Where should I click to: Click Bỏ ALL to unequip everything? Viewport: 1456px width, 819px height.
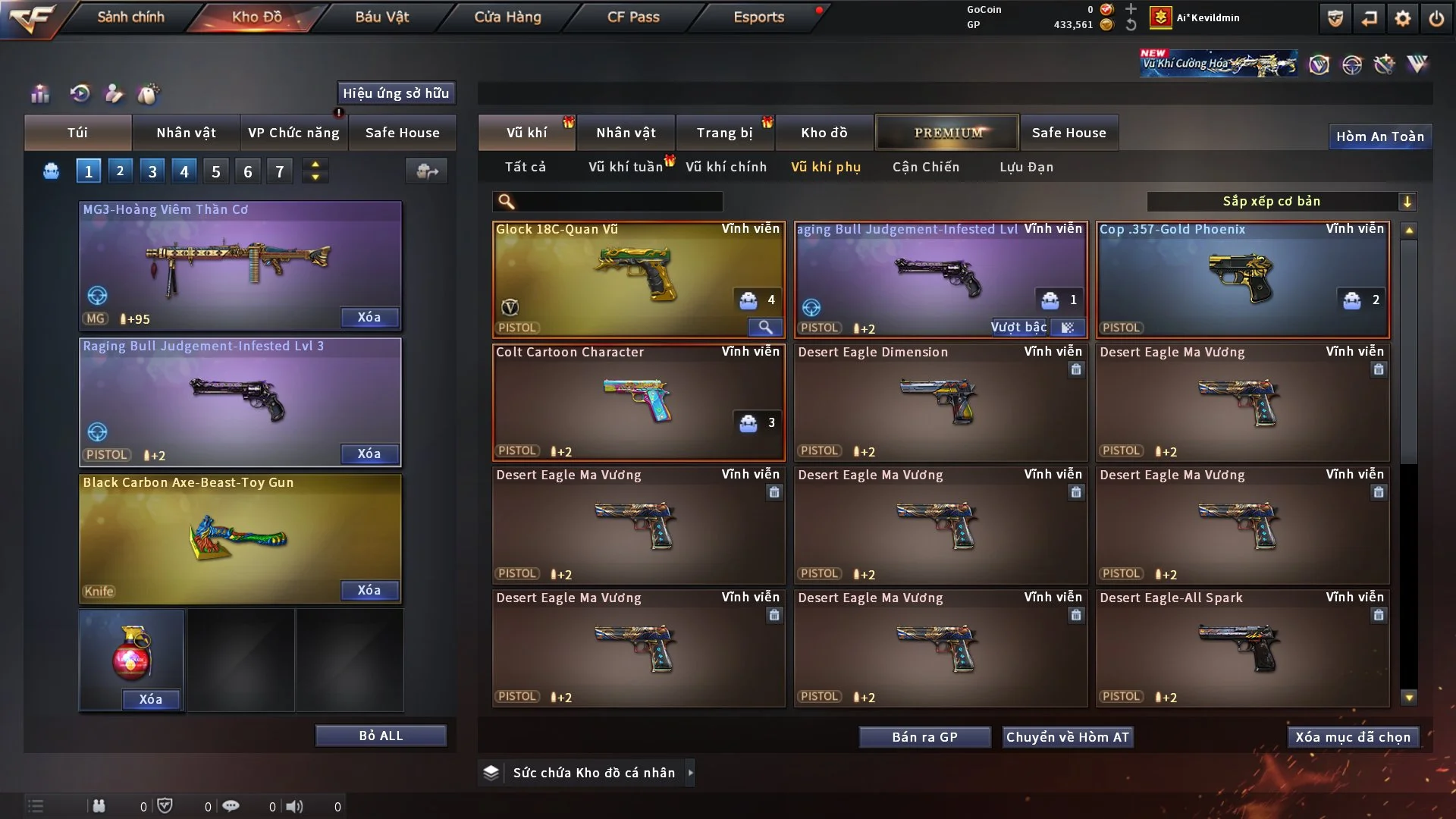[381, 736]
